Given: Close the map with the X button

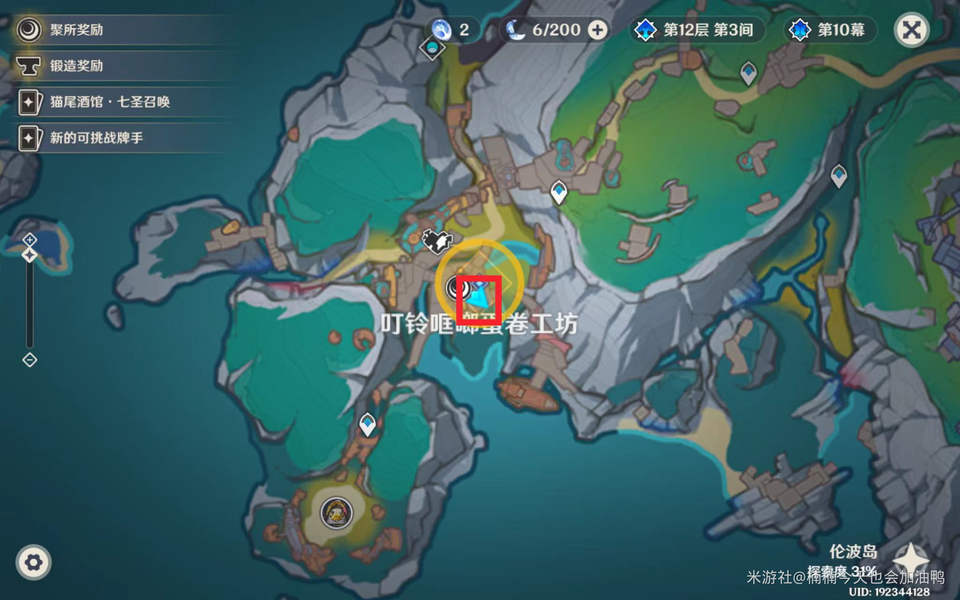Looking at the screenshot, I should pos(911,30).
